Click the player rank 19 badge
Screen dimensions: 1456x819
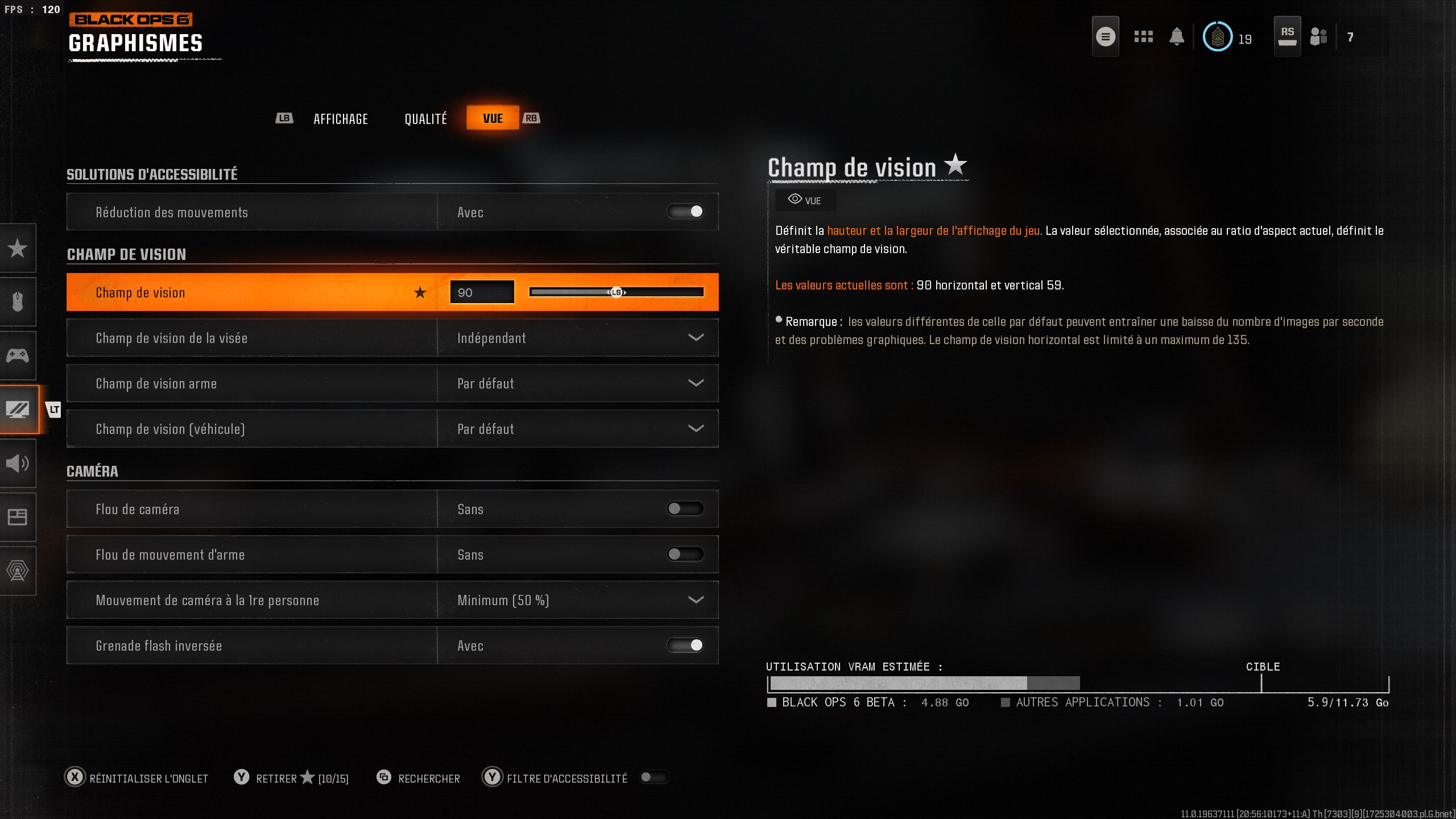1217,36
